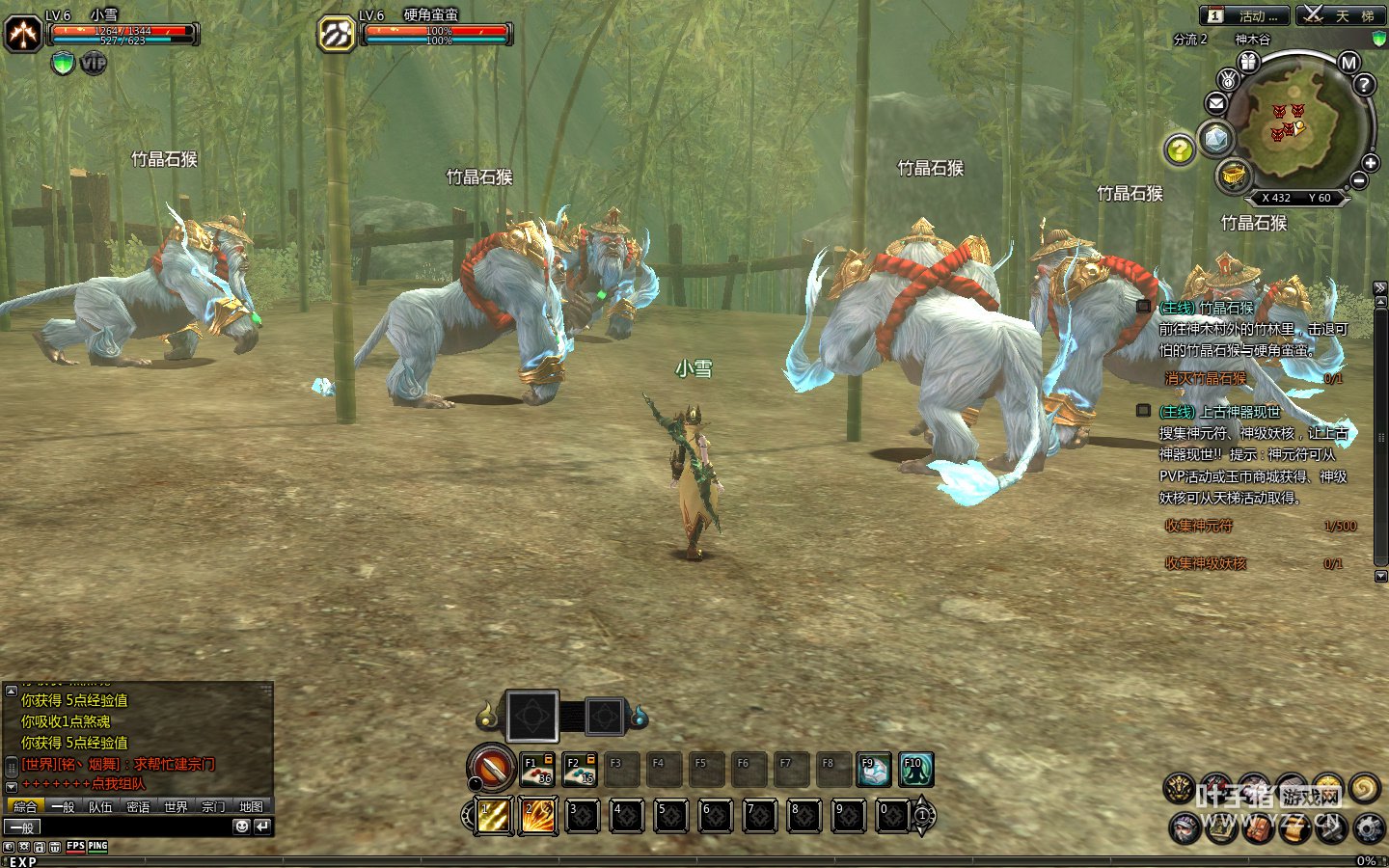Open the mail envelope icon
Viewport: 1389px width, 868px height.
coord(1215,103)
